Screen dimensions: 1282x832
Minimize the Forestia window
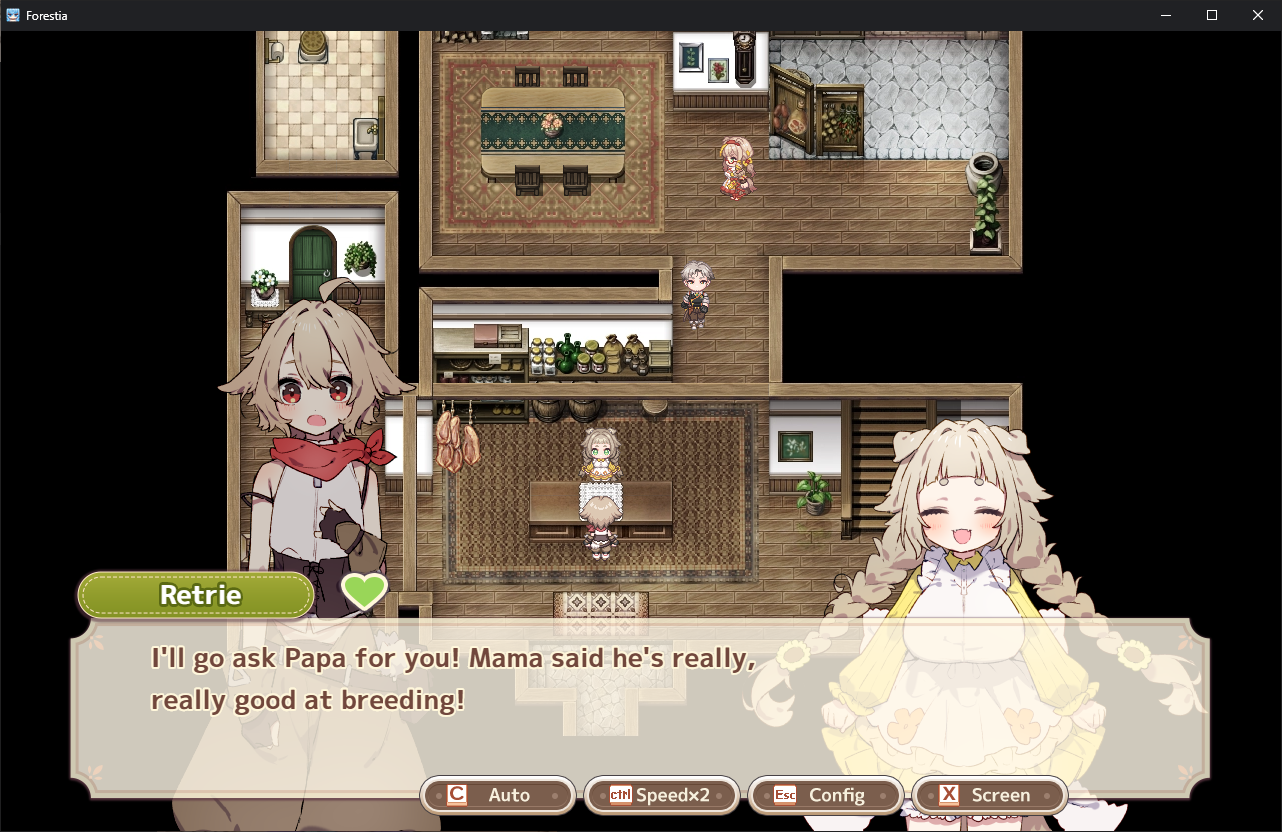1166,15
